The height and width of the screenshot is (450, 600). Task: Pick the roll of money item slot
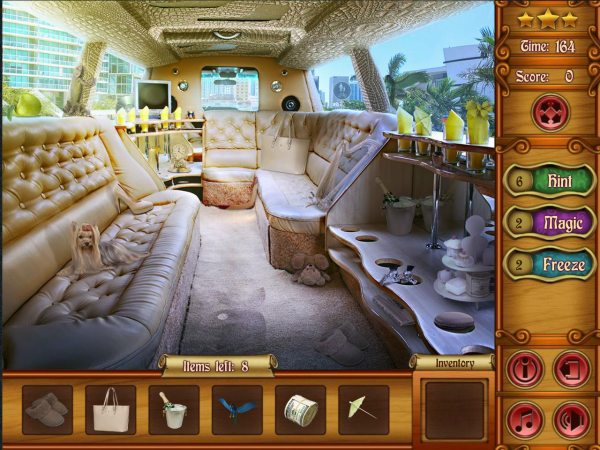point(300,410)
